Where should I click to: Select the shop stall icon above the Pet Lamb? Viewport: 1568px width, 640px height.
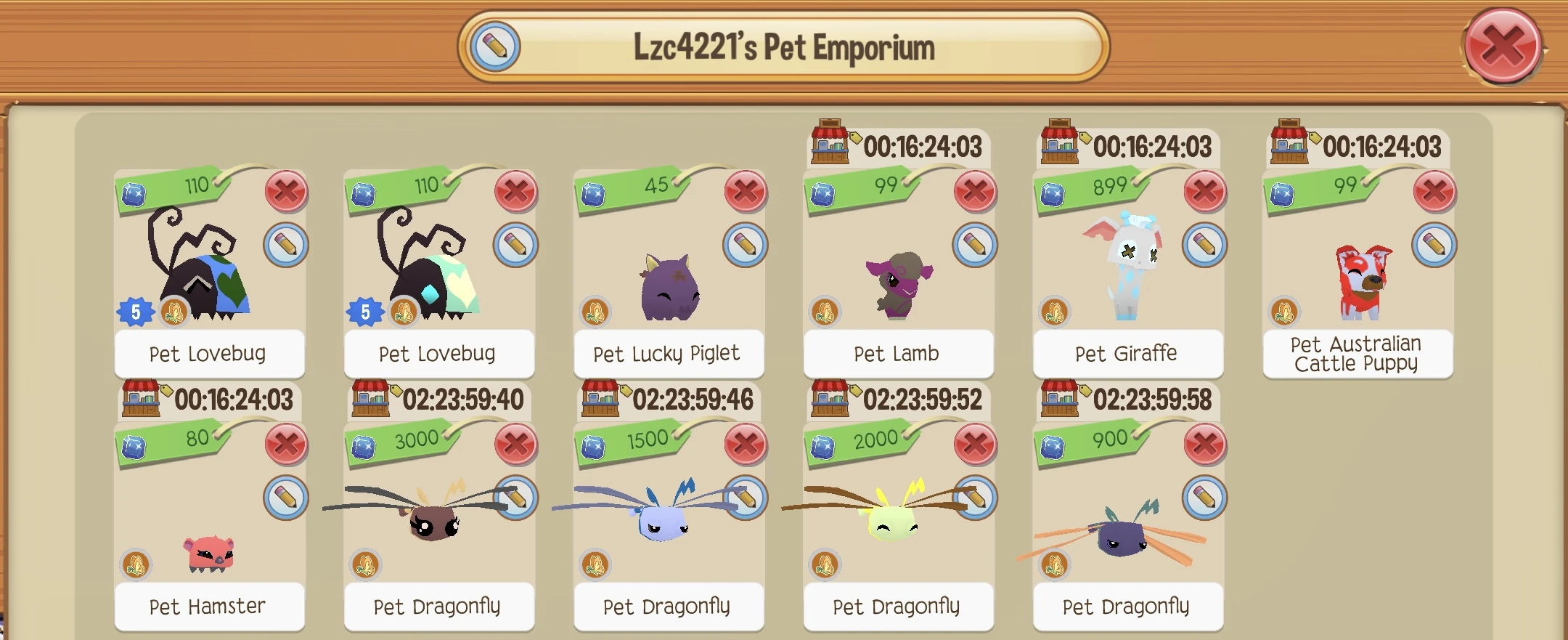coord(833,145)
